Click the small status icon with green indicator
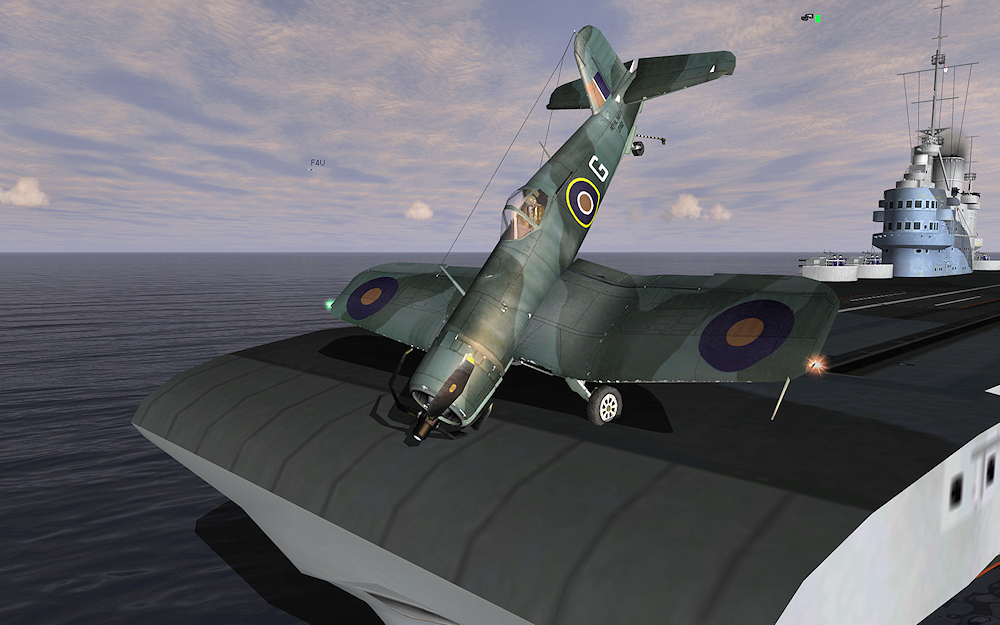Image resolution: width=1000 pixels, height=625 pixels. (810, 17)
